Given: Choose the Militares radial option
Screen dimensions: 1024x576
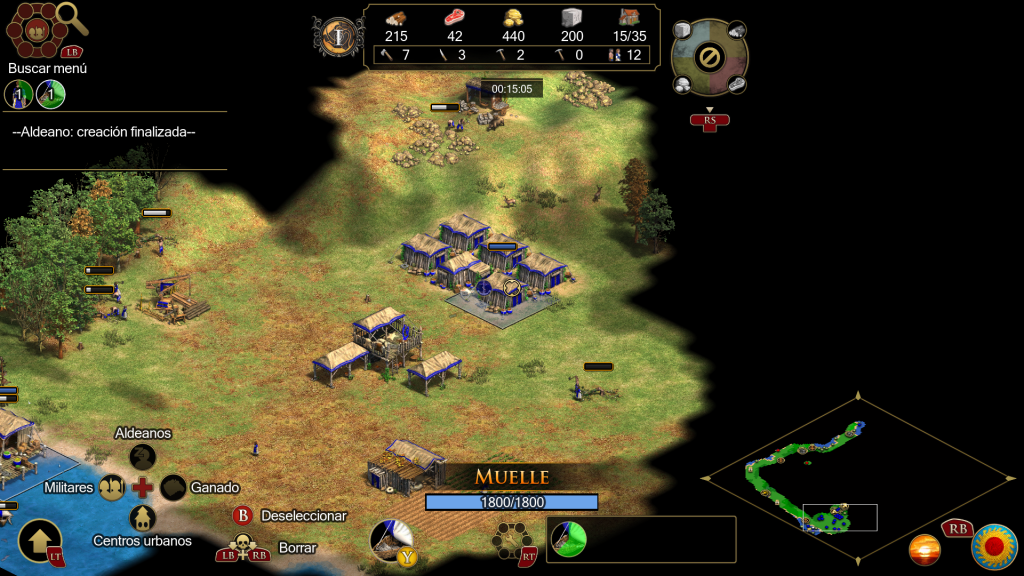Looking at the screenshot, I should click(110, 487).
